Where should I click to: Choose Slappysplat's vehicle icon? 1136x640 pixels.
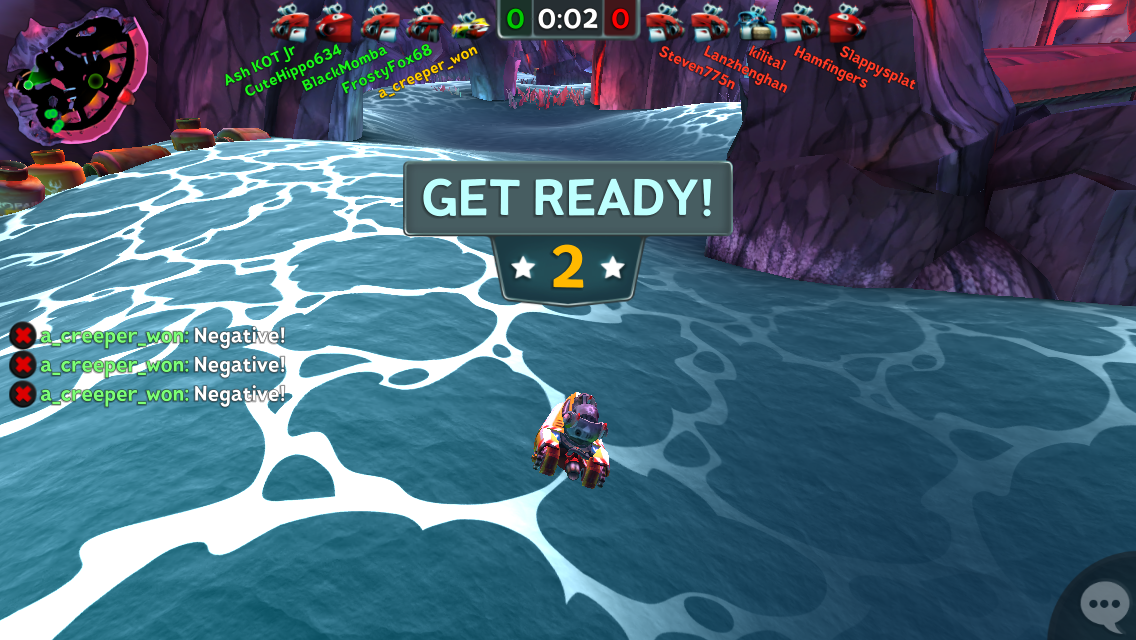tap(847, 23)
